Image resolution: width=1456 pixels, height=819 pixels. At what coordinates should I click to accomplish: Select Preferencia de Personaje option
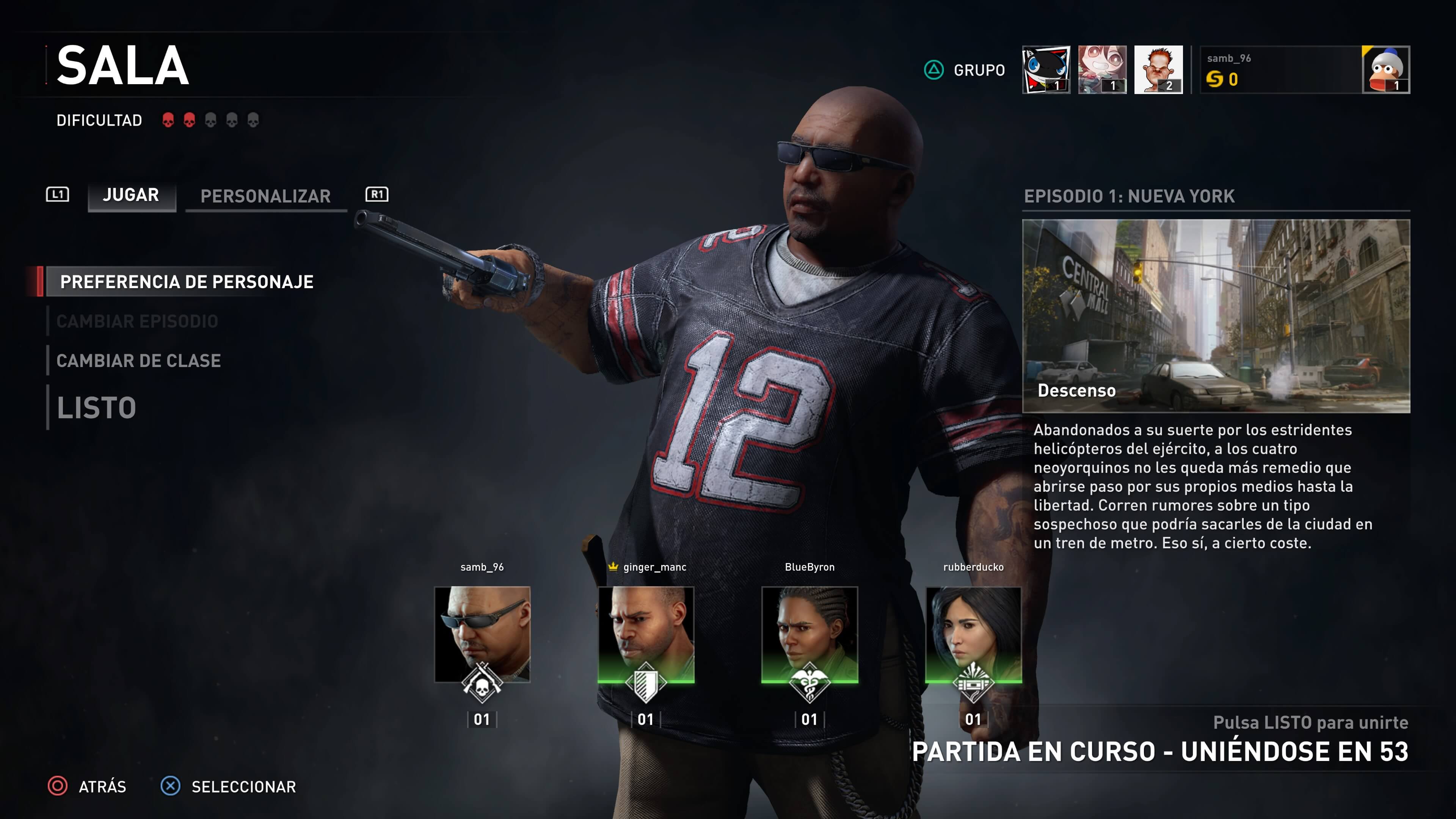(x=187, y=281)
